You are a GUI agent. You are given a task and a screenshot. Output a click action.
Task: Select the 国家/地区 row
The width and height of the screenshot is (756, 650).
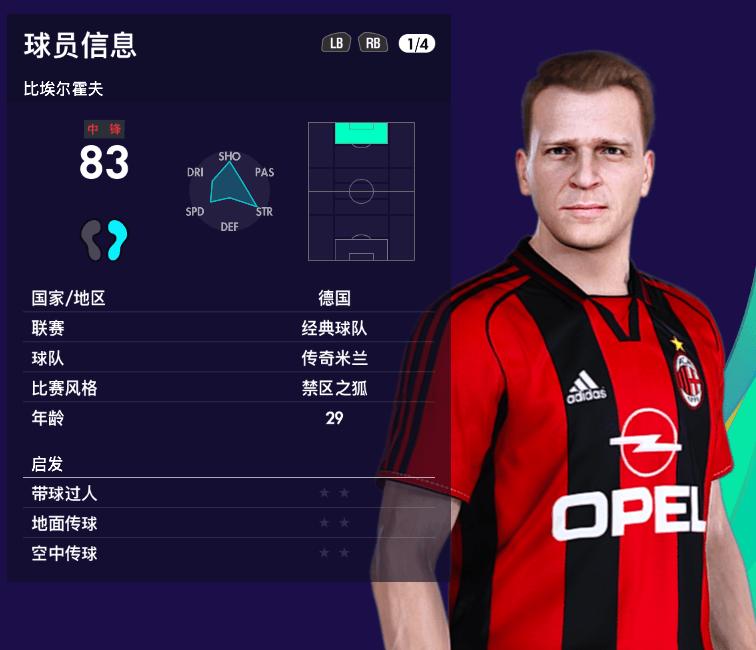tap(230, 298)
